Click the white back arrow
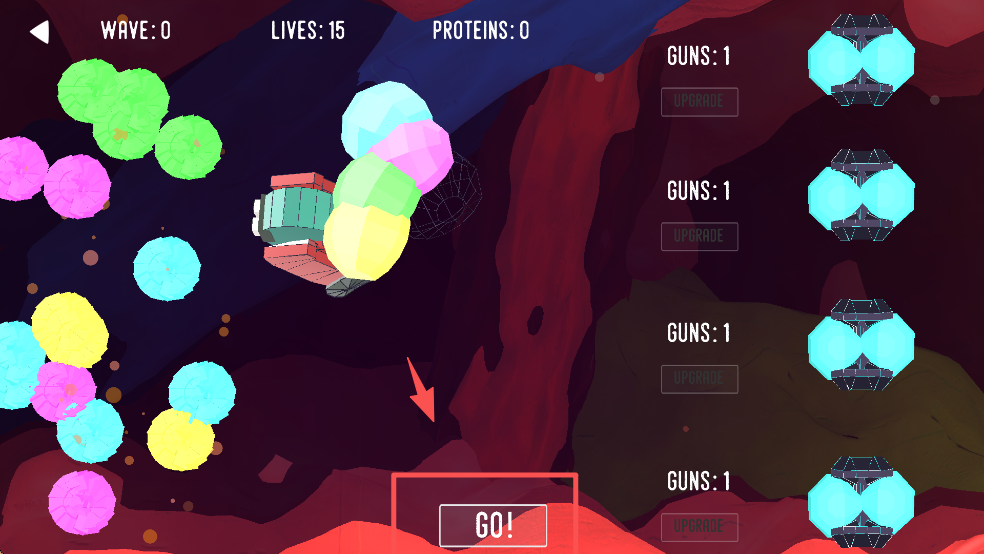The height and width of the screenshot is (554, 984). point(39,32)
